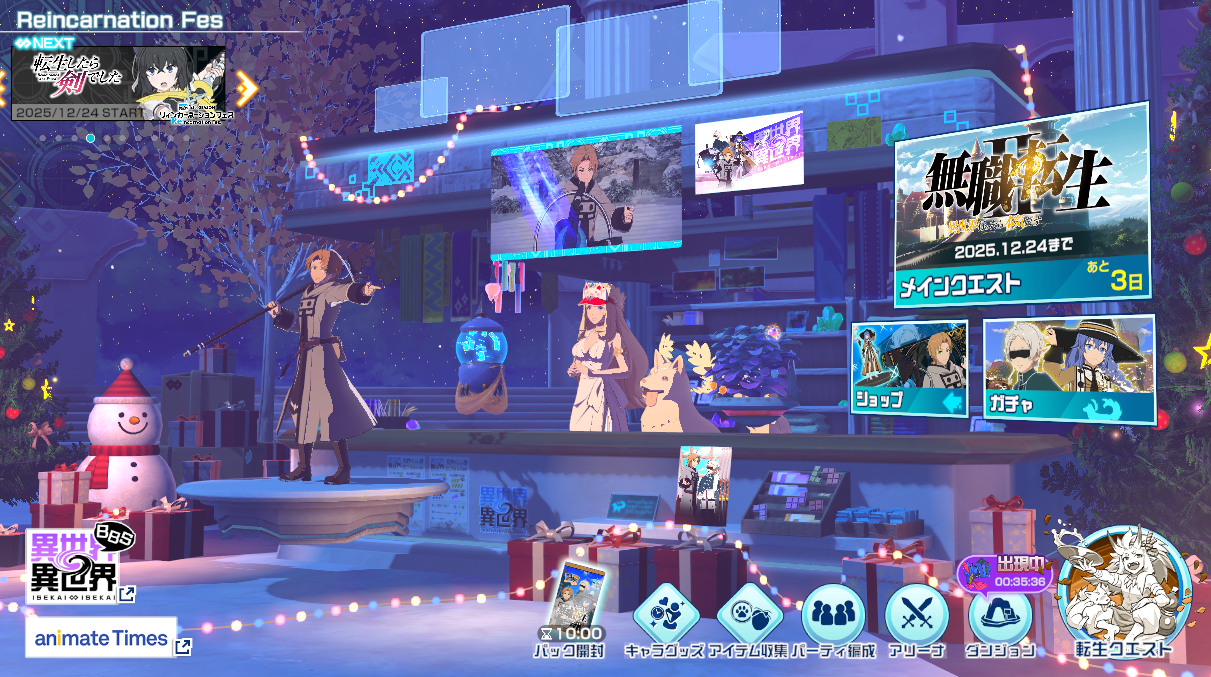Viewport: 1211px width, 677px height.
Task: Enter the ダンジョン dungeon
Action: click(x=1000, y=614)
